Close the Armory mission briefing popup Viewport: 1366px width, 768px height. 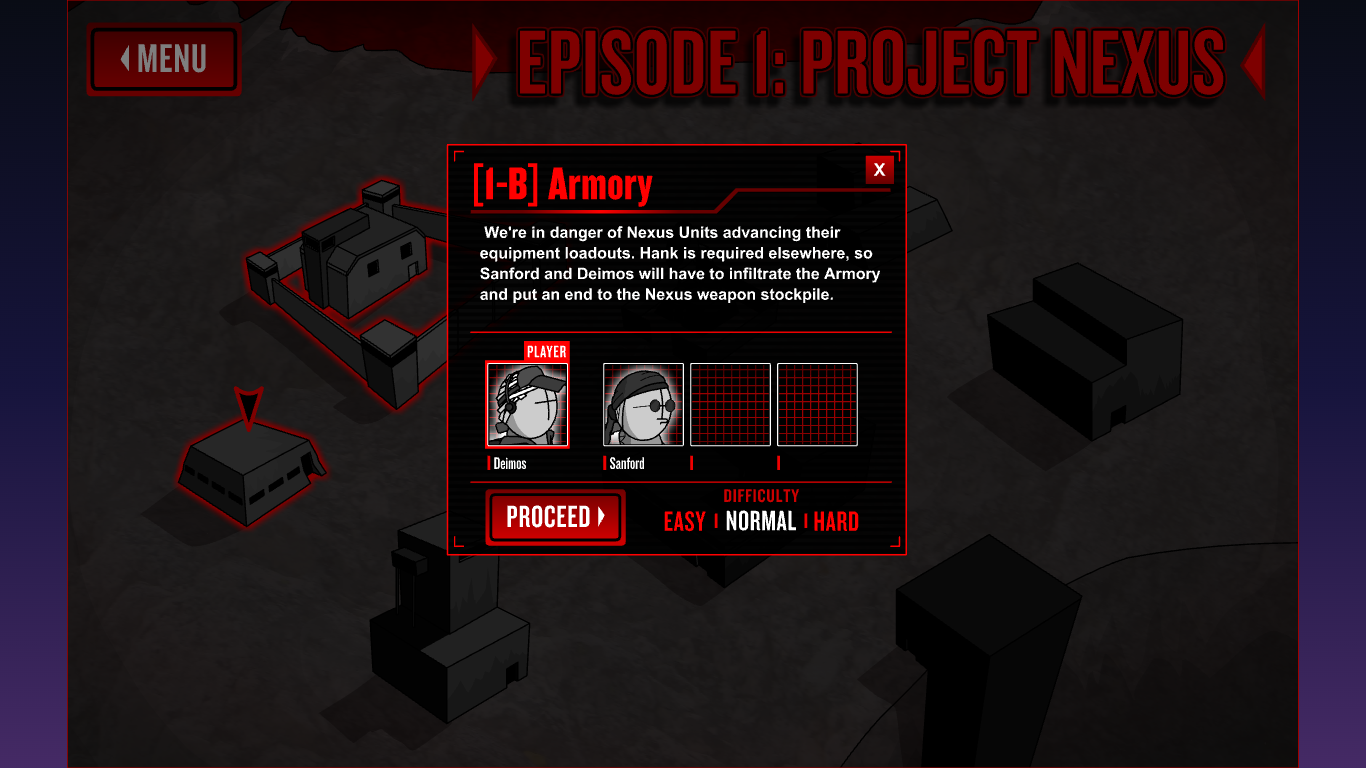[x=879, y=169]
